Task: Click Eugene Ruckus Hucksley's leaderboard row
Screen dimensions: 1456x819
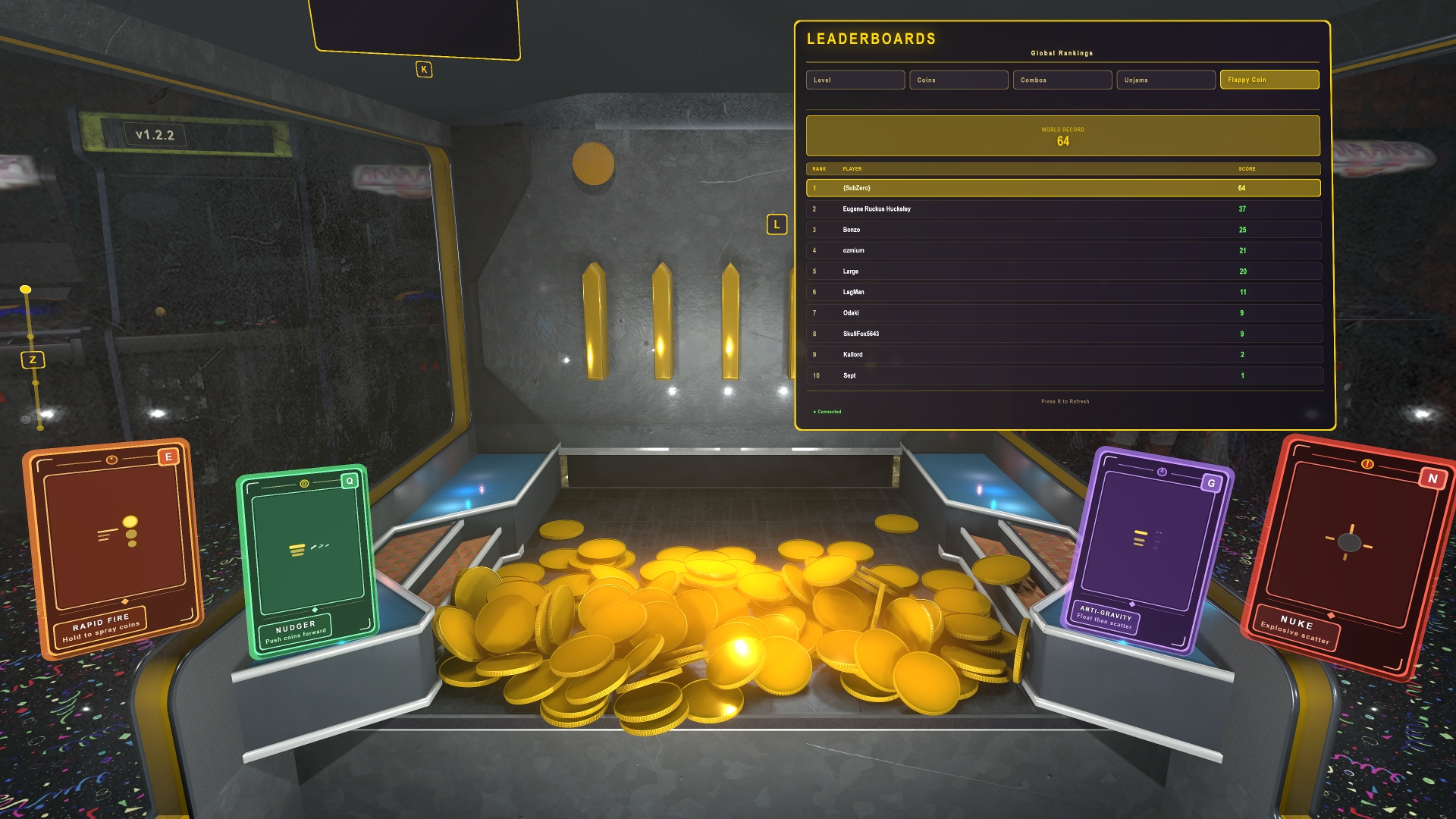Action: tap(1062, 209)
